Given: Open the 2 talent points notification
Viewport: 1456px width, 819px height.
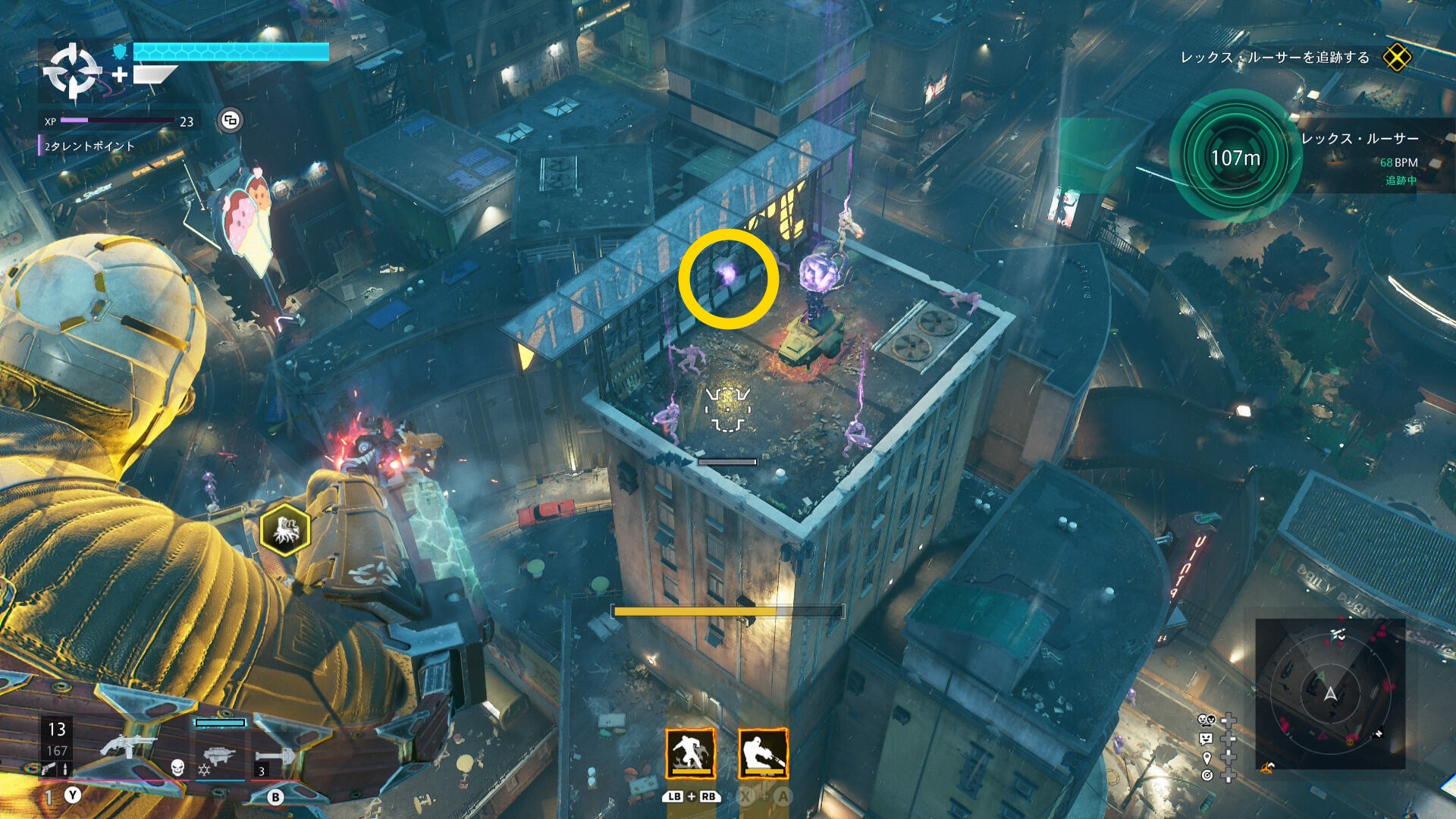Looking at the screenshot, I should point(89,146).
